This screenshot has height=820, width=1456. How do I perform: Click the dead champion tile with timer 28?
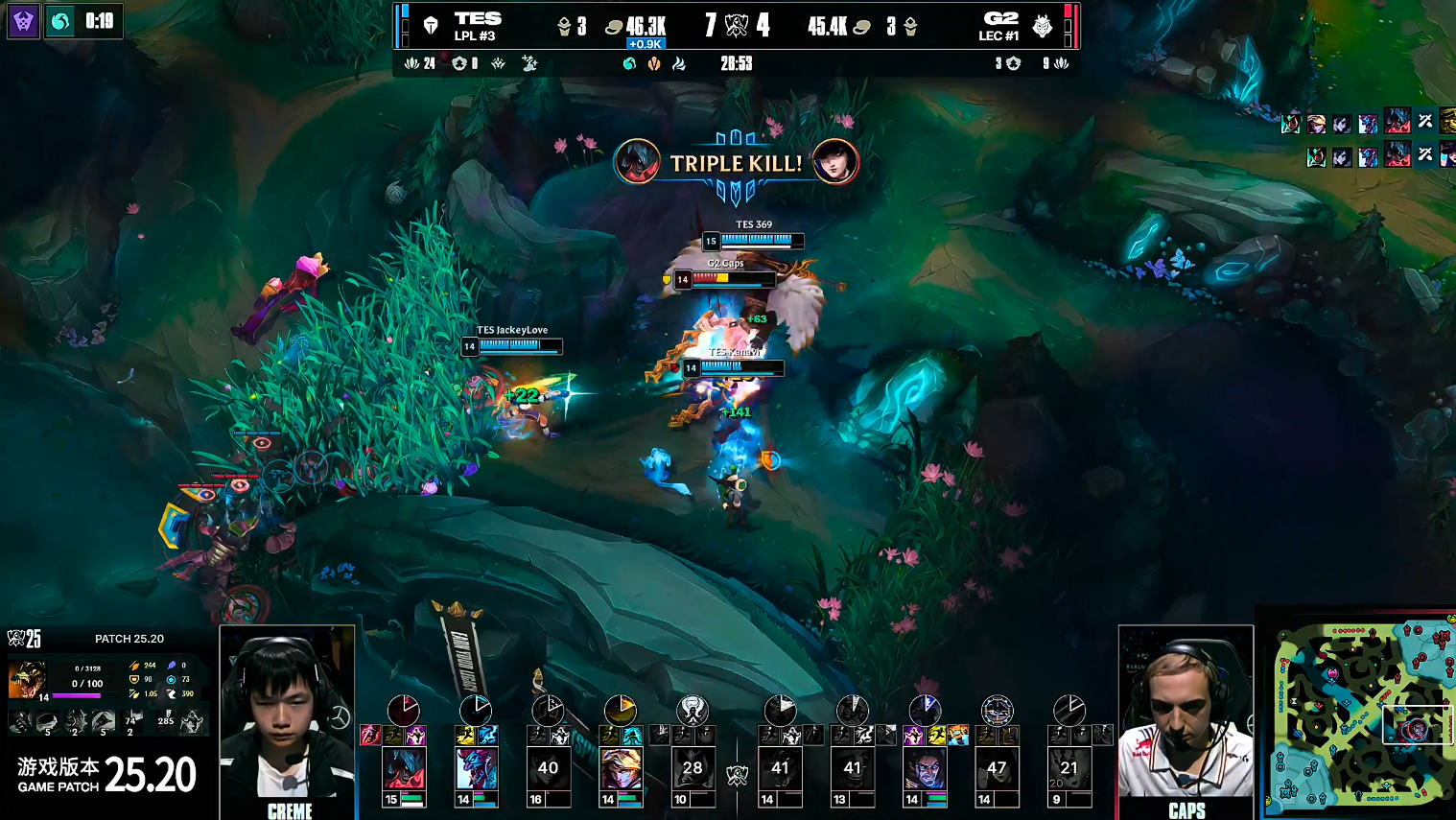coord(693,769)
